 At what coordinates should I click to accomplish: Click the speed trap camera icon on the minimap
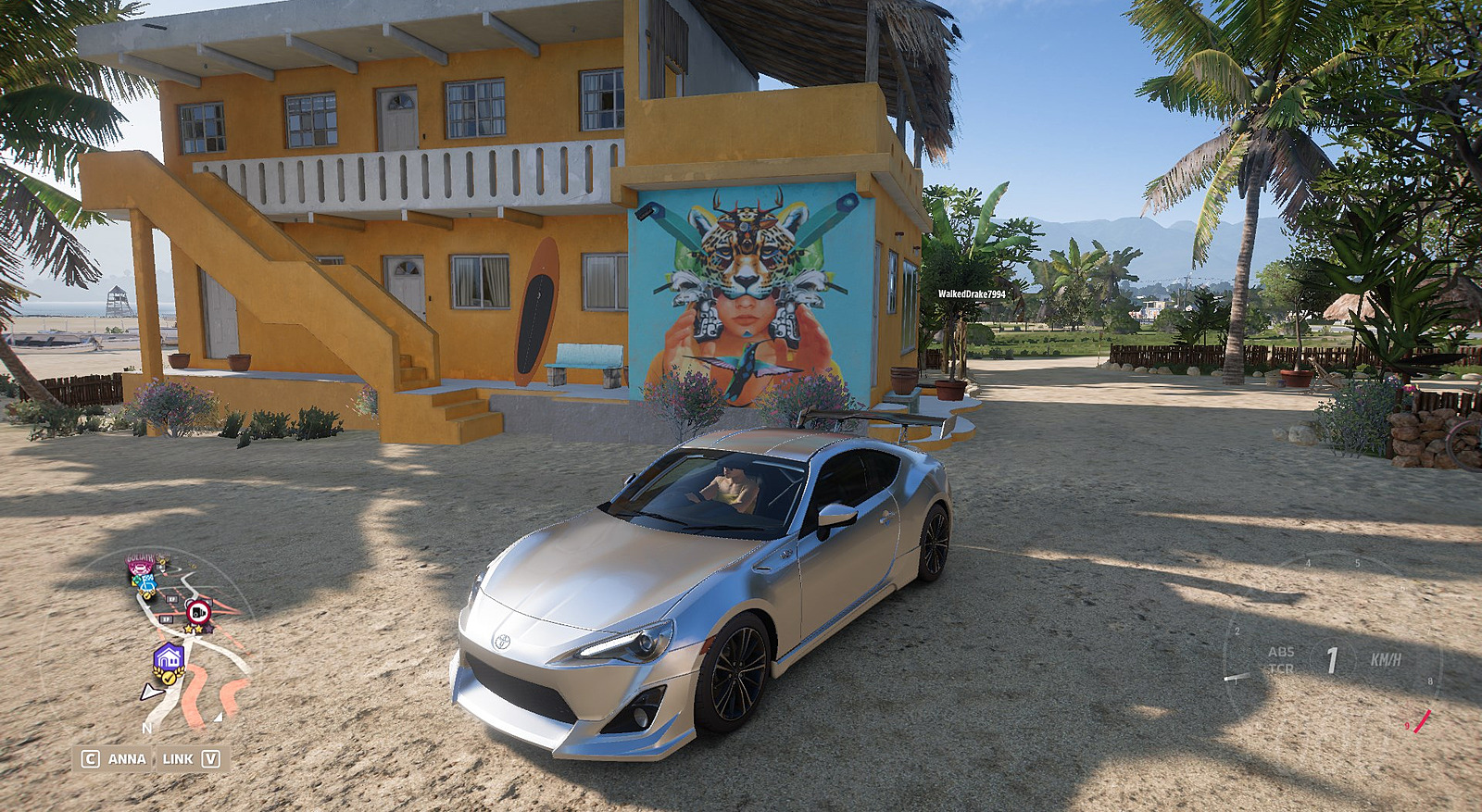(x=196, y=611)
